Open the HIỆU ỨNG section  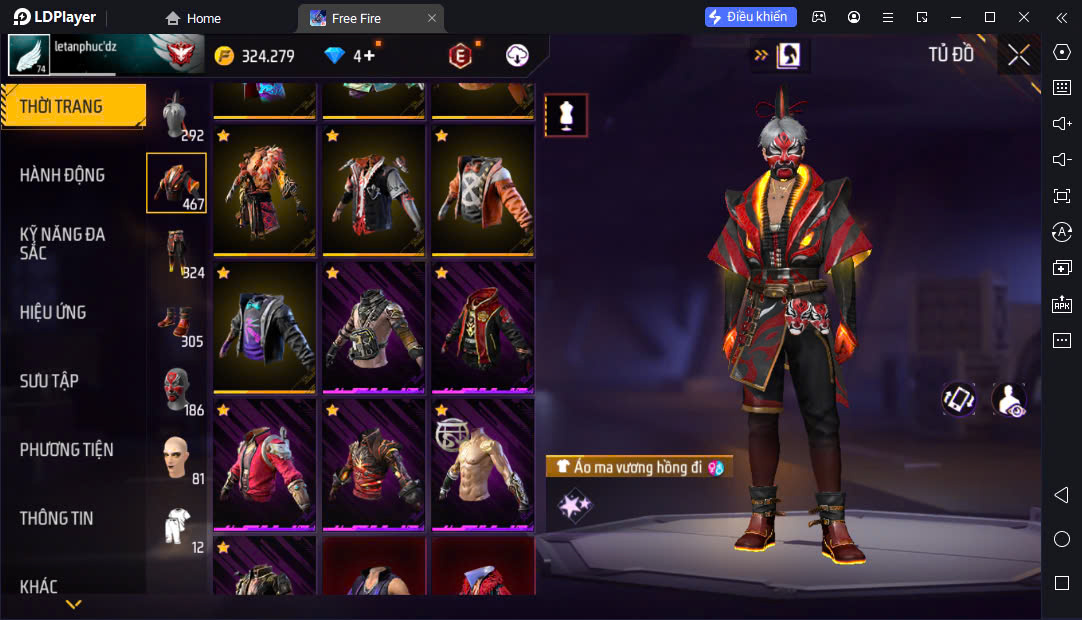click(x=53, y=312)
